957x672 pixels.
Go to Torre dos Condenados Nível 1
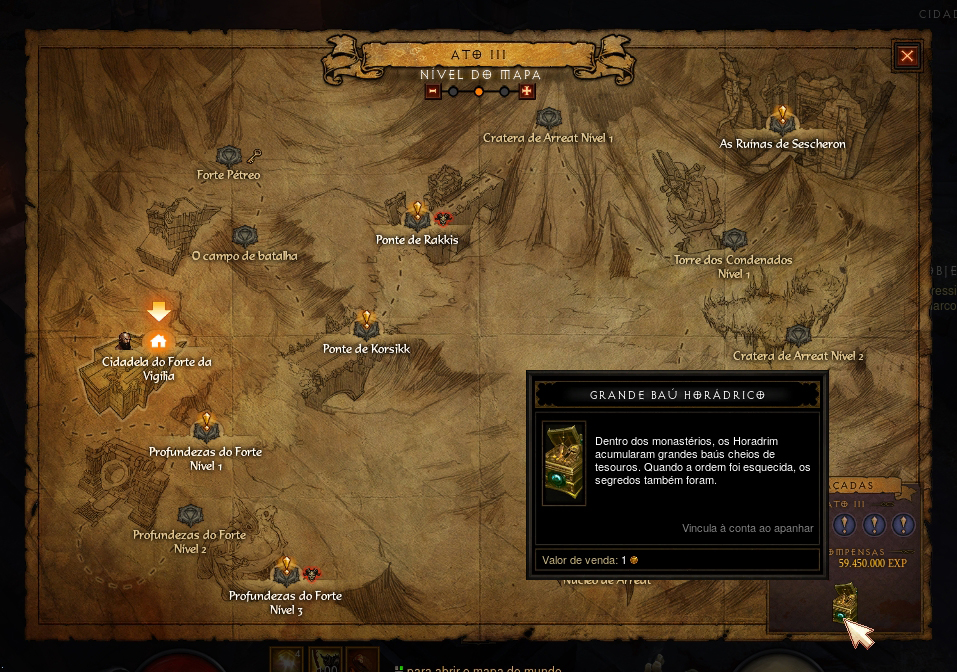tap(734, 240)
